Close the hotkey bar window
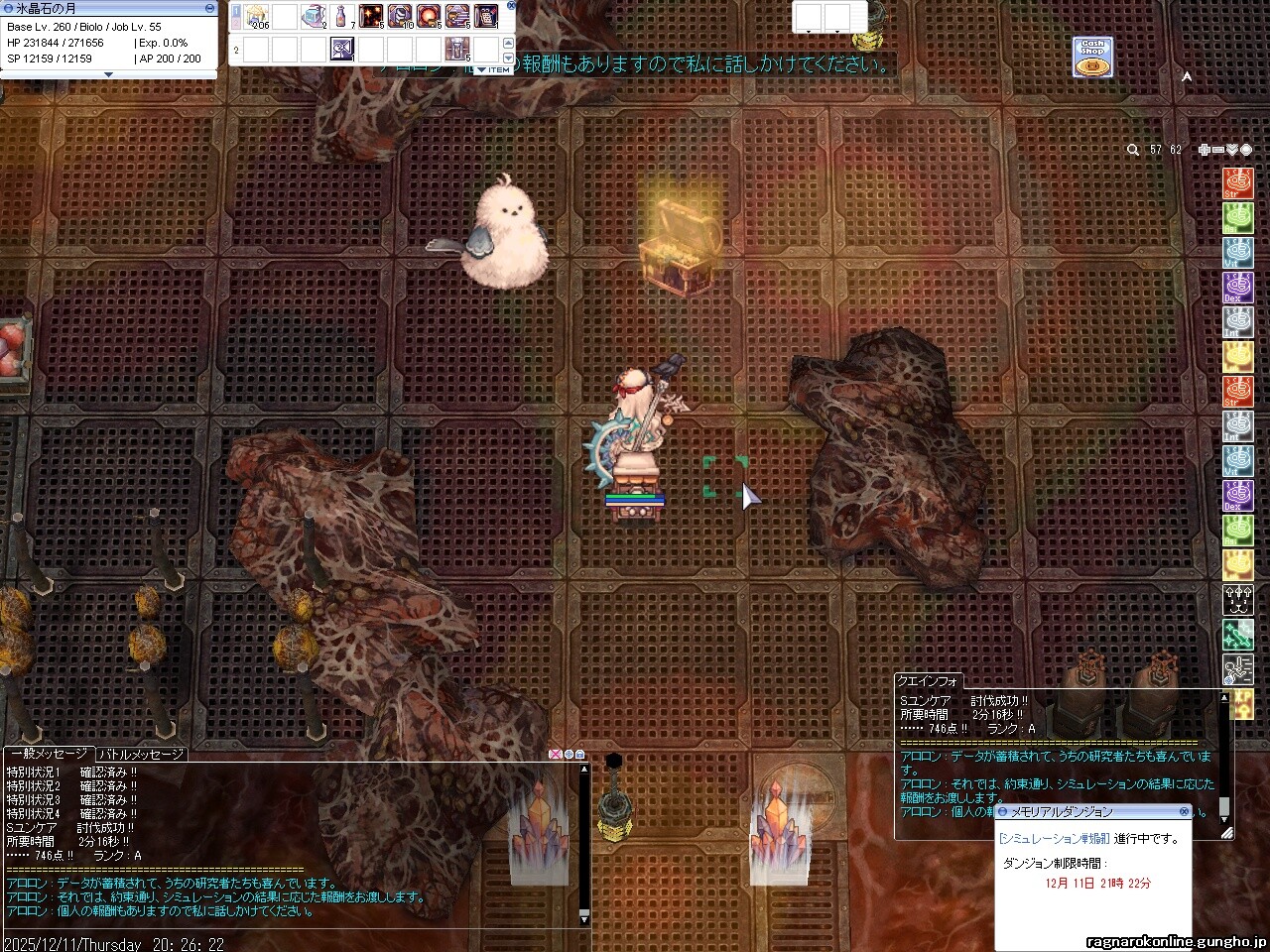 point(511,5)
